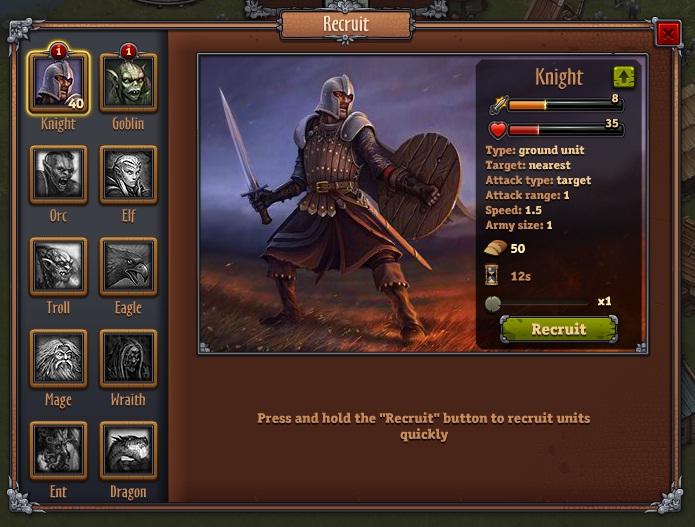Select the Mage unit portrait
This screenshot has height=527, width=695.
tap(59, 358)
